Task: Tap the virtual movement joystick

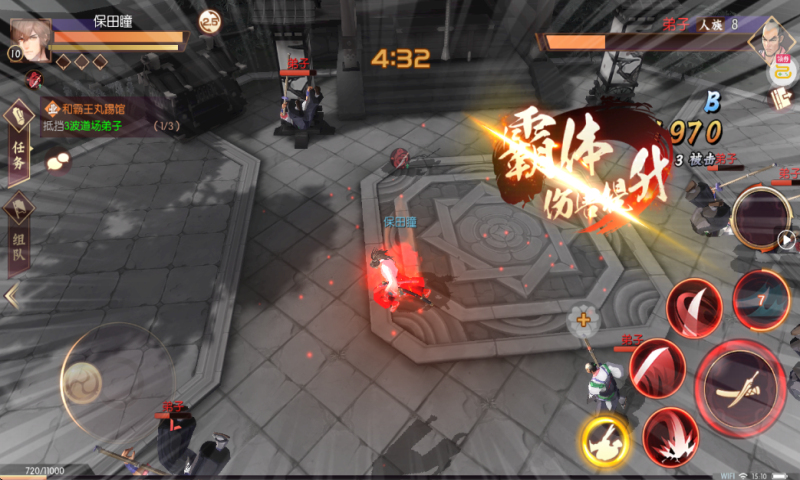Action: click(x=82, y=381)
